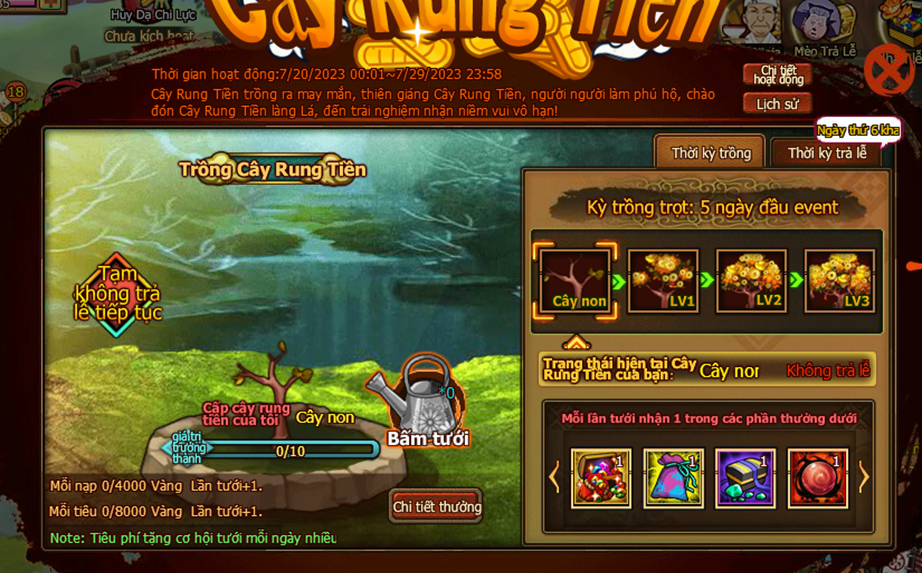Select the purple pouch reward
Image resolution: width=922 pixels, height=573 pixels.
click(x=673, y=478)
